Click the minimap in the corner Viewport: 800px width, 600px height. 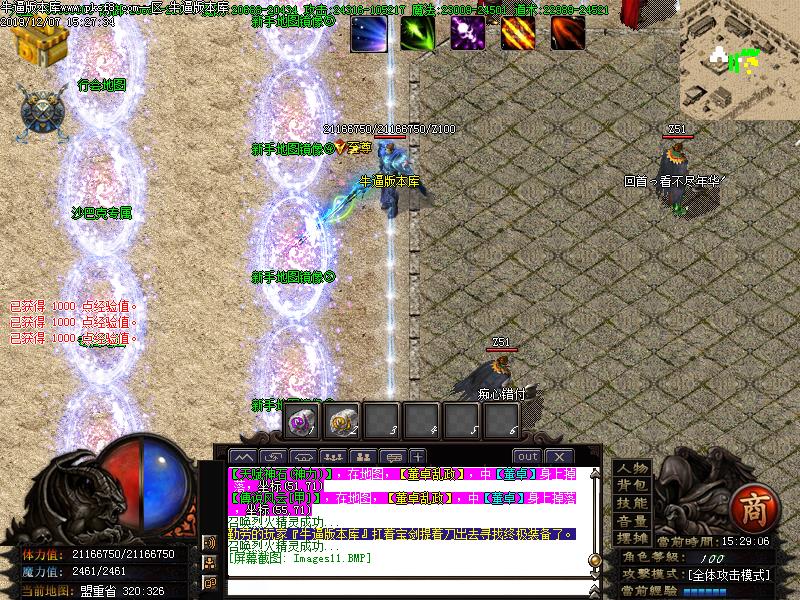(x=740, y=60)
